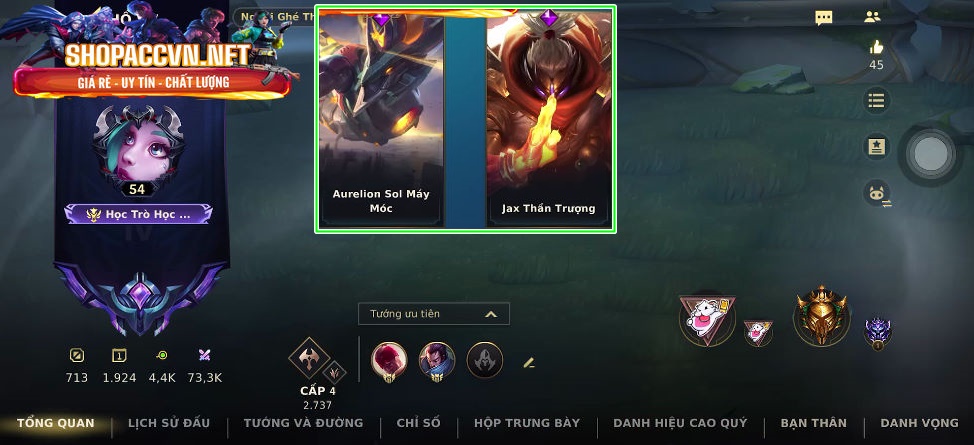
Task: Give a thumbs-up like to the profile
Action: pyautogui.click(x=876, y=47)
